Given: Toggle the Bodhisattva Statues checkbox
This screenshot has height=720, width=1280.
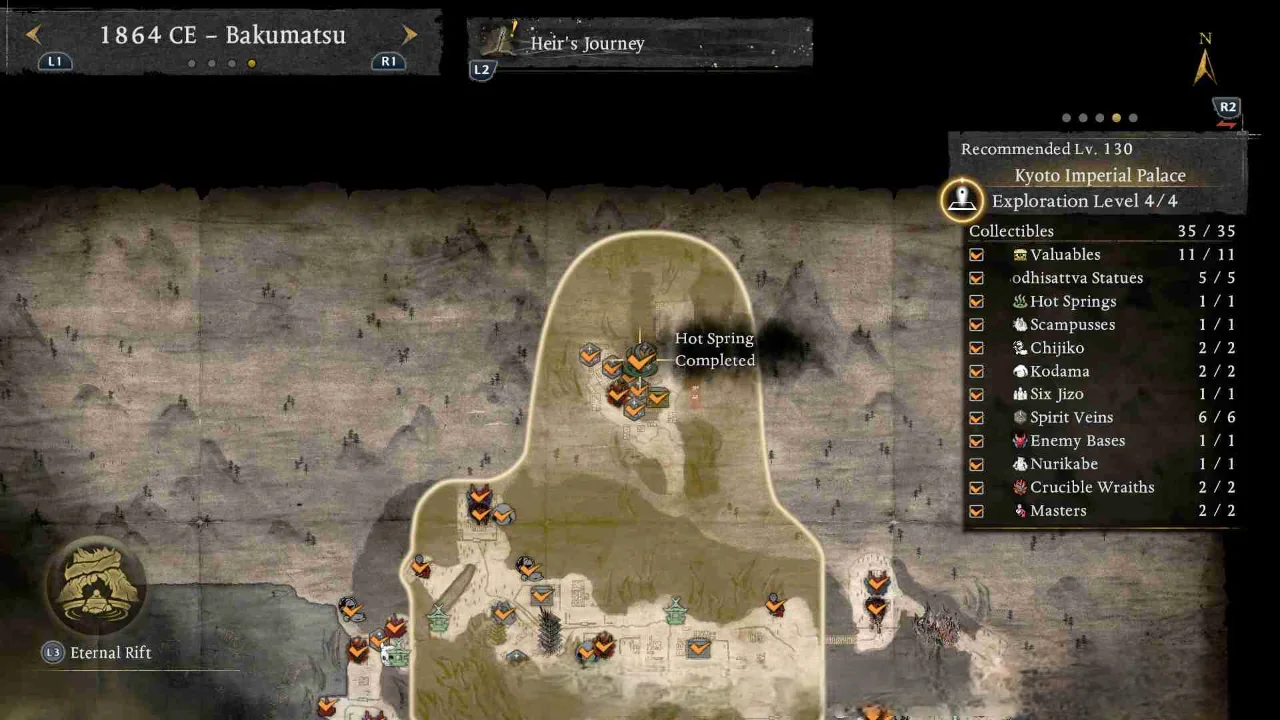Looking at the screenshot, I should click(x=976, y=278).
